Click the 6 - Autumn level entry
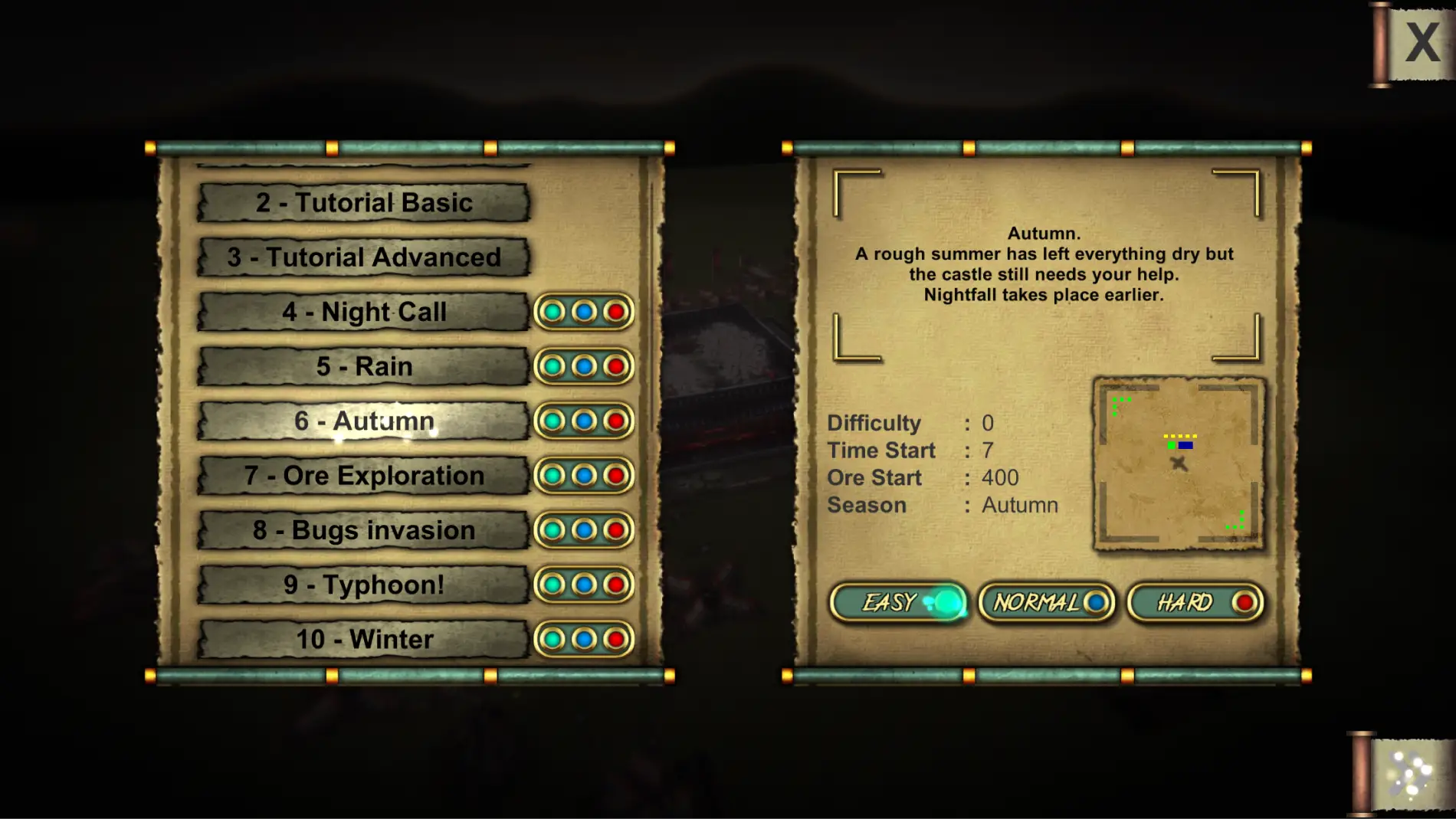 click(363, 421)
